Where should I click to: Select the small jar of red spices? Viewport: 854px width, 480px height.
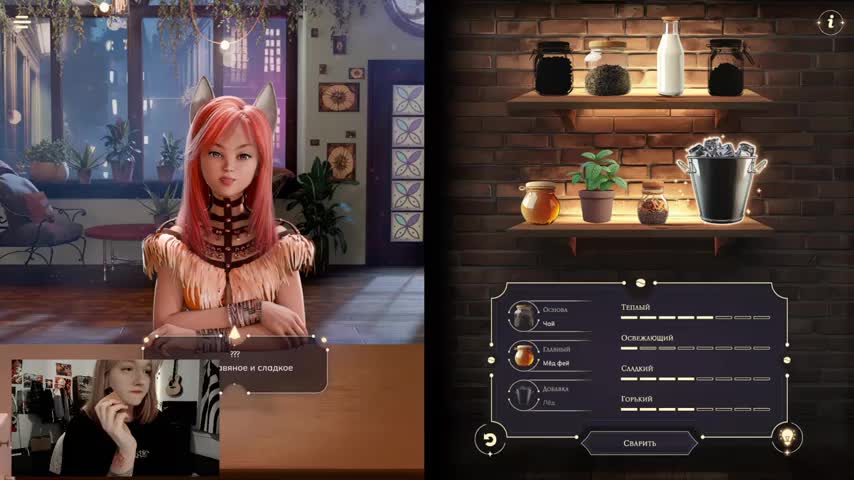(x=653, y=203)
